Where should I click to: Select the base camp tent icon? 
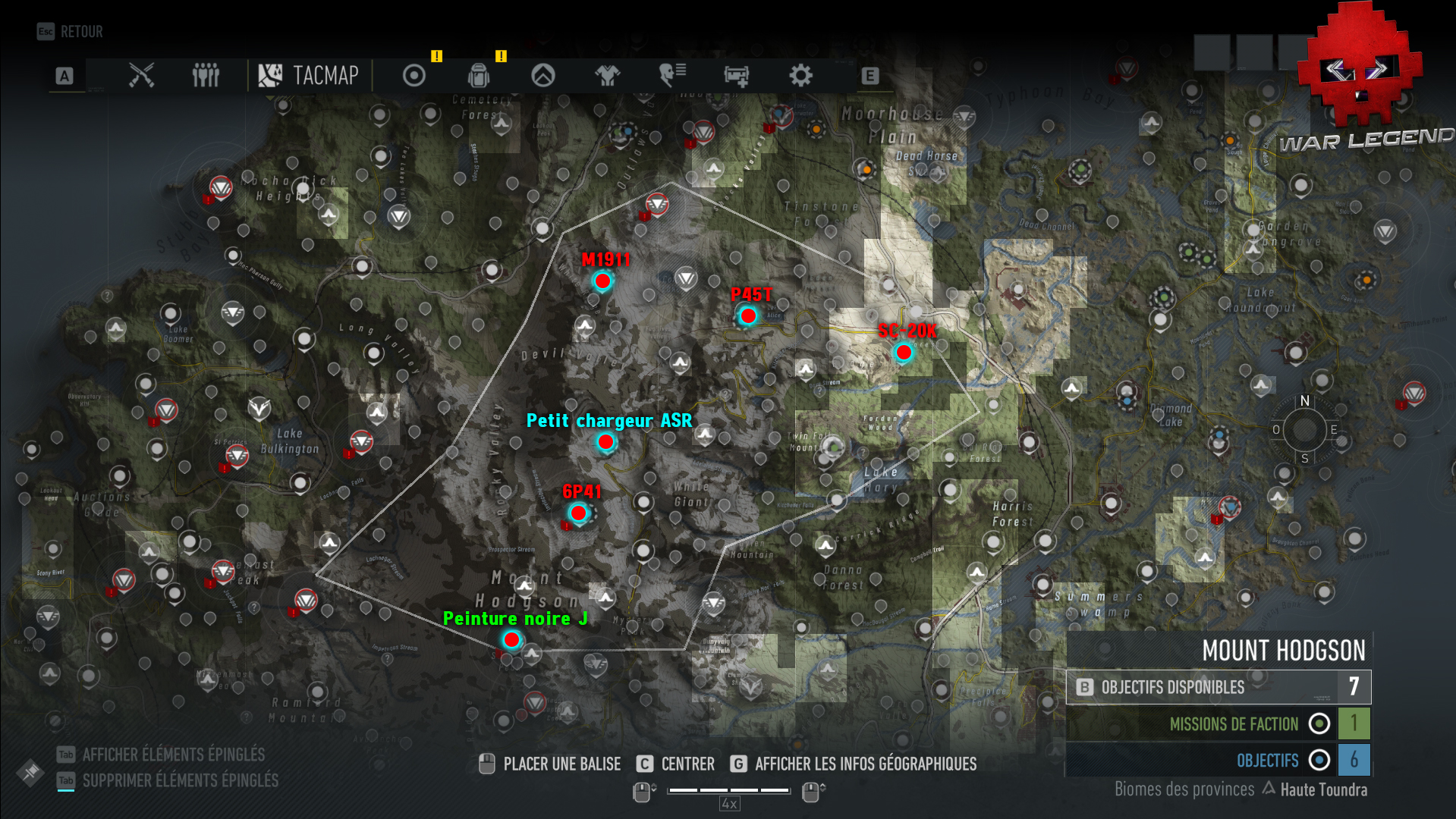click(x=543, y=76)
